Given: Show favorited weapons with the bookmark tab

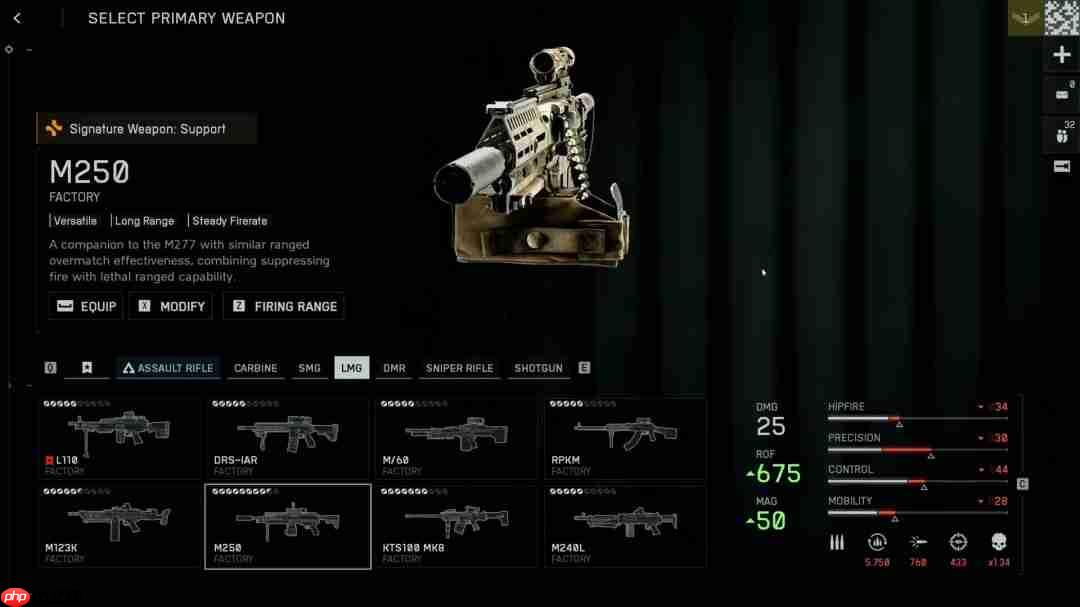Looking at the screenshot, I should 87,368.
